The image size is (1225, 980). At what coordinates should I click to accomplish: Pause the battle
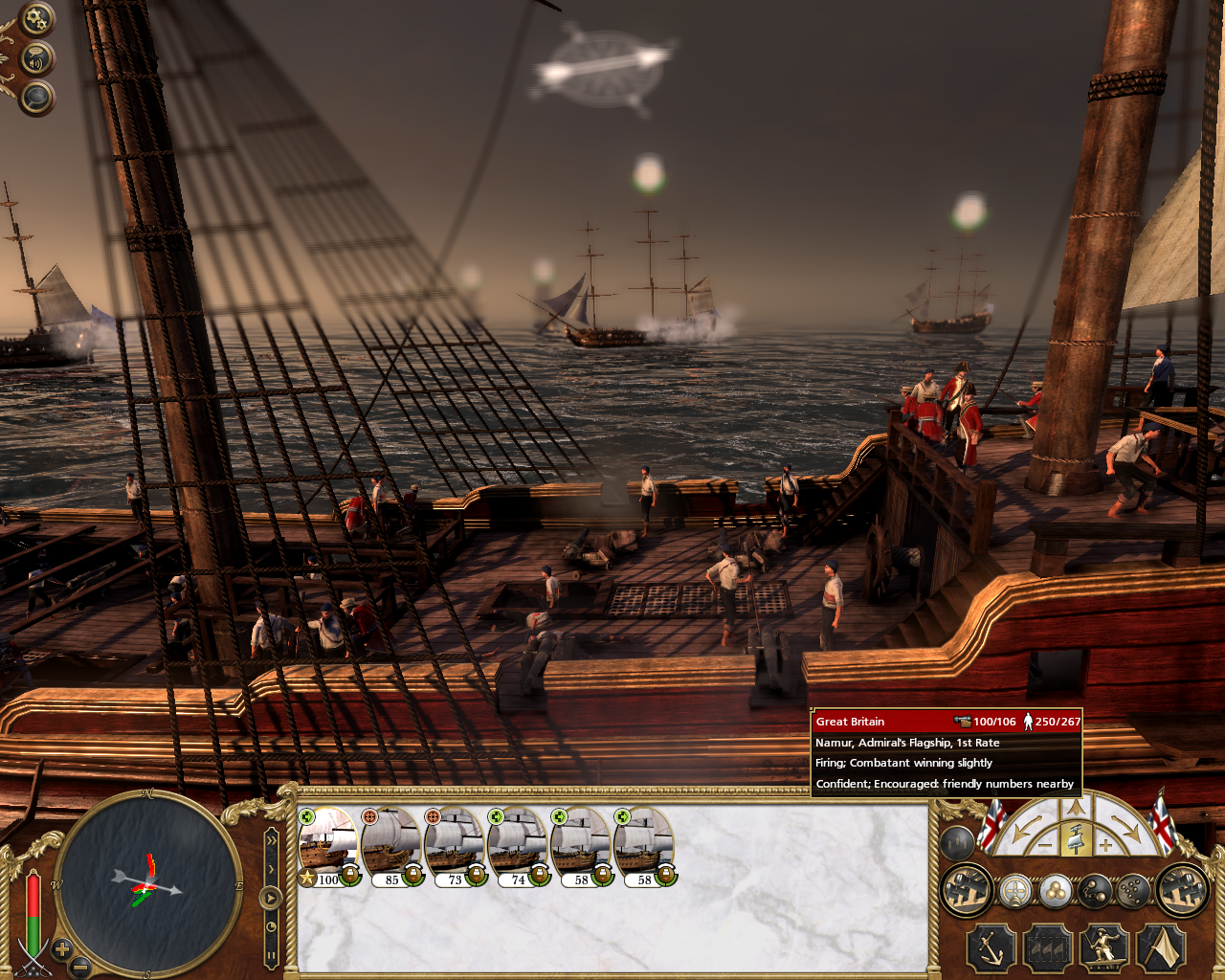click(x=272, y=954)
